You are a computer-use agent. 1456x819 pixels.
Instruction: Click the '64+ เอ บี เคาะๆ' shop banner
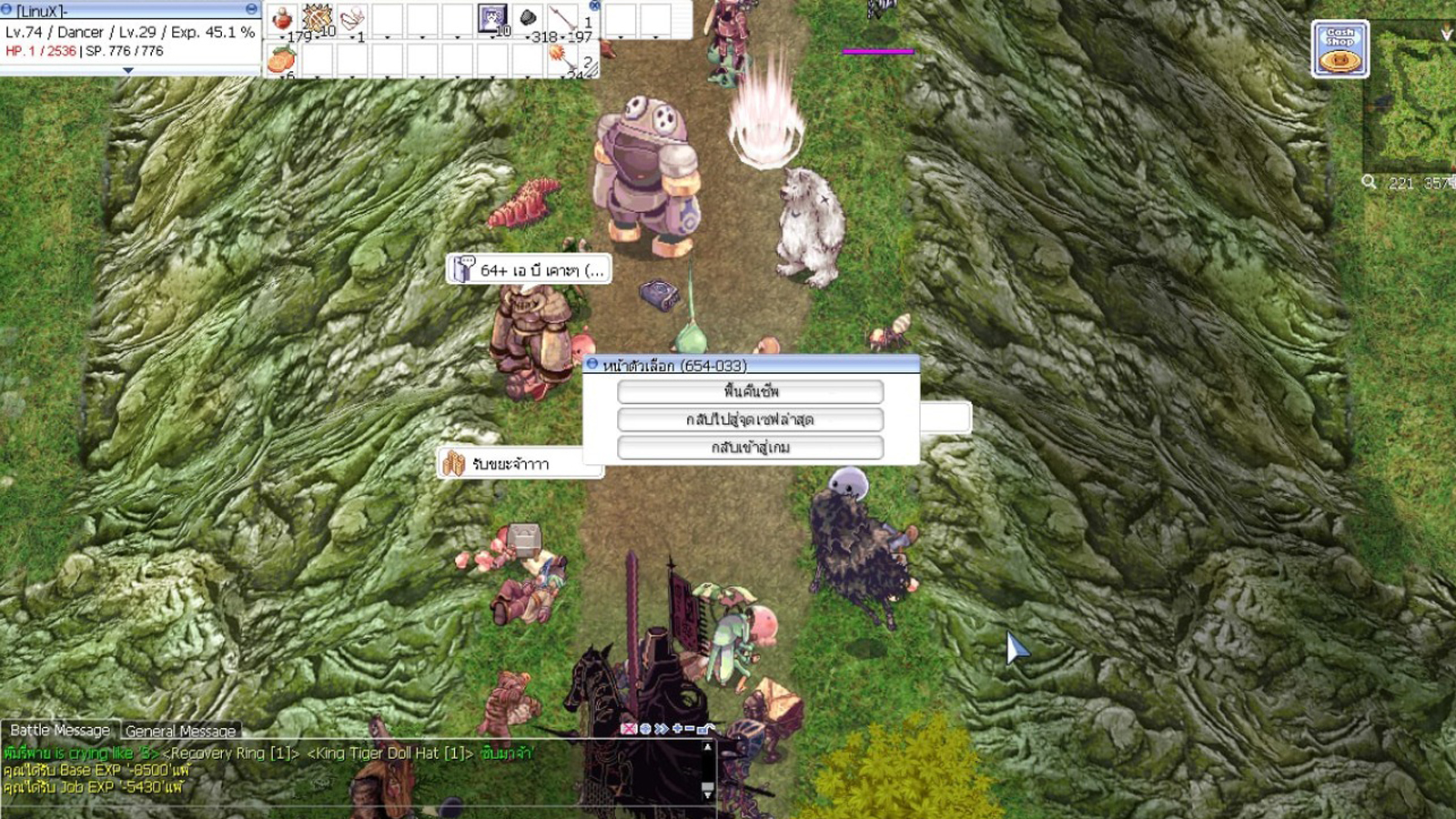[x=528, y=269]
